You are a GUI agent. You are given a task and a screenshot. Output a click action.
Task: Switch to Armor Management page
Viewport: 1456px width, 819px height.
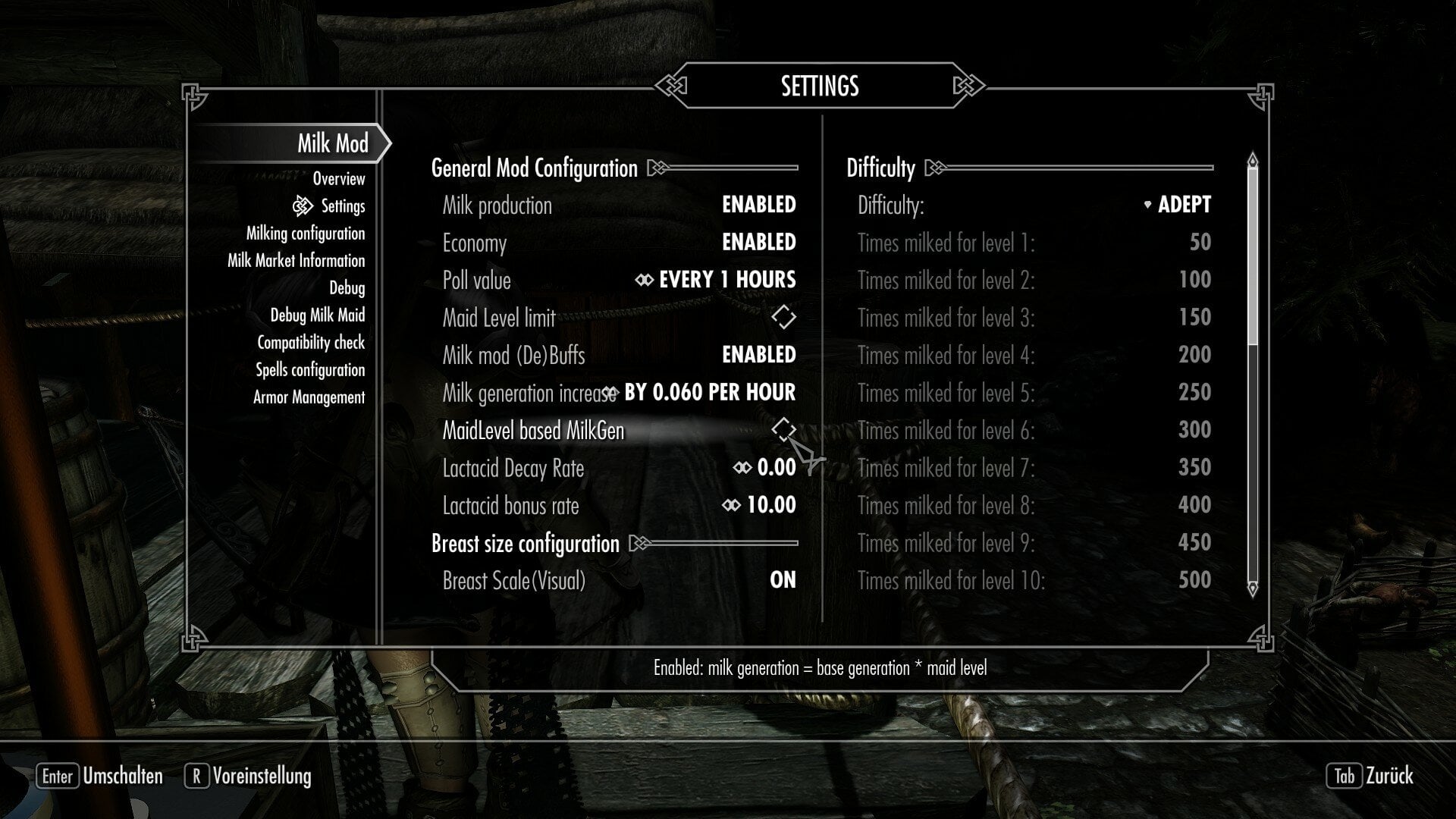tap(309, 397)
